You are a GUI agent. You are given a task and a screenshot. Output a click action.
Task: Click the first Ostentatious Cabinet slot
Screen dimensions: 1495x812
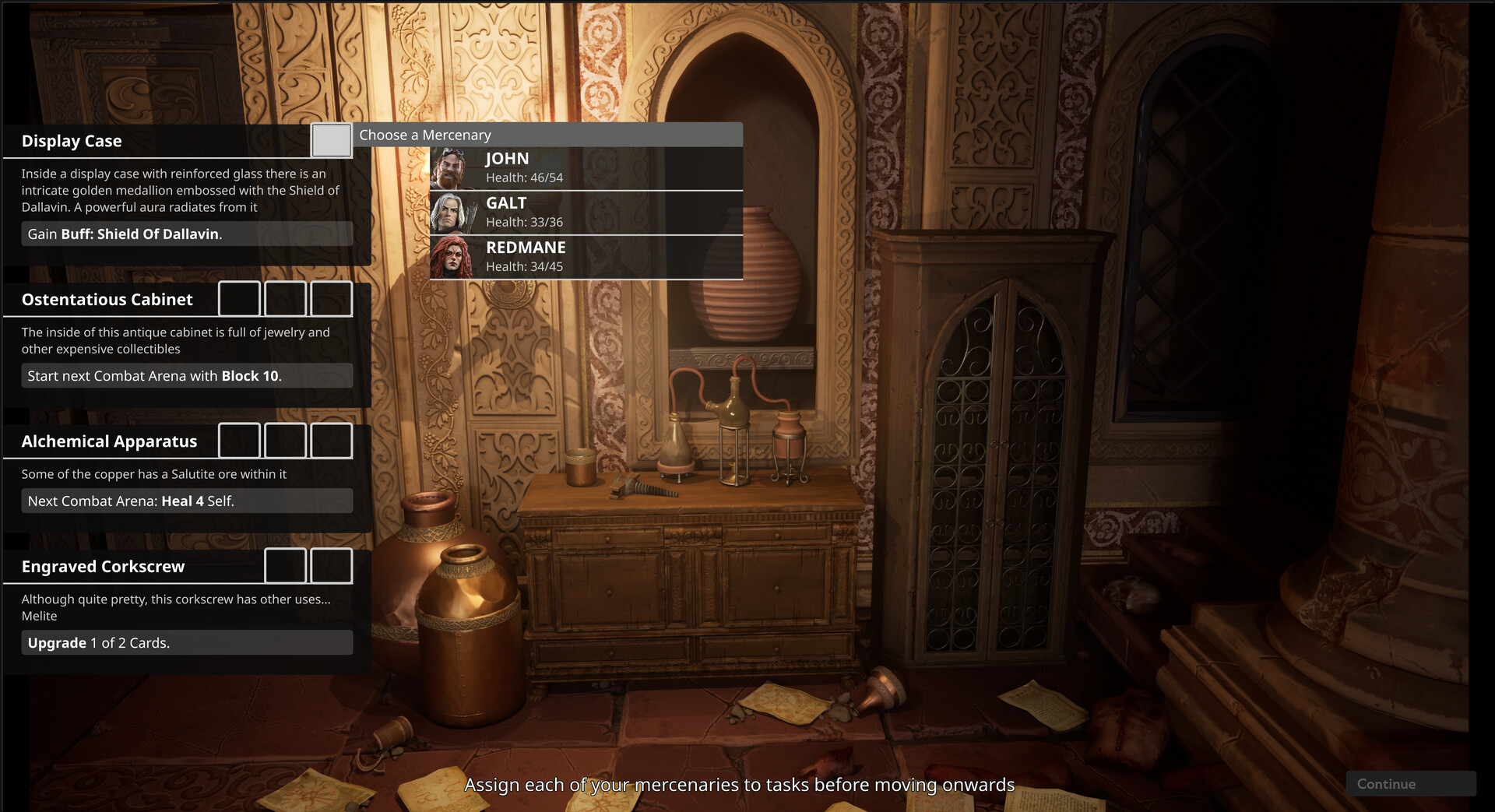click(239, 299)
